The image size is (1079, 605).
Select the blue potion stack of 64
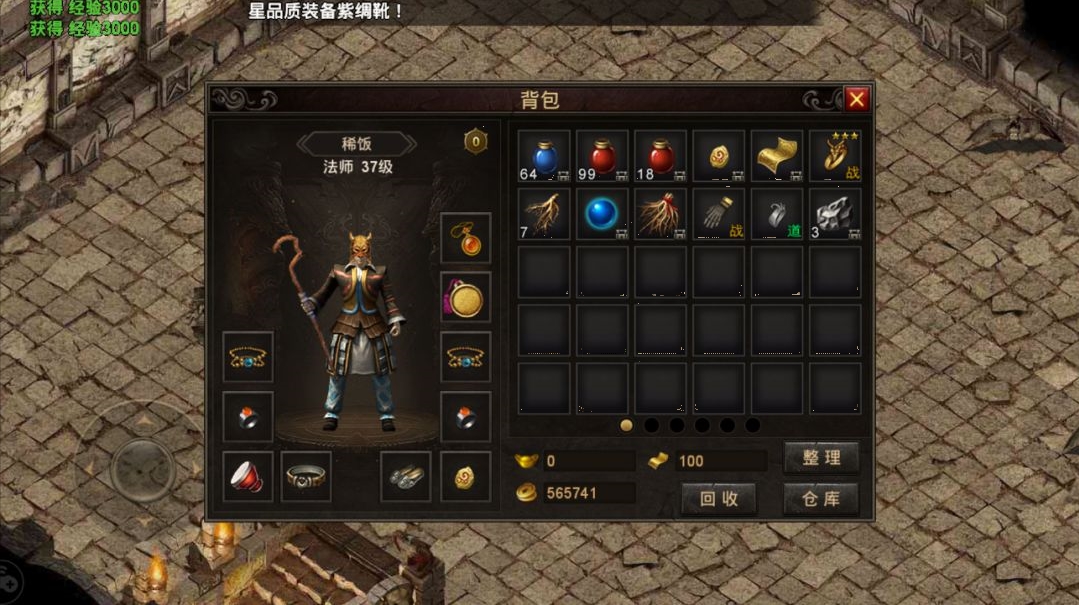(x=545, y=157)
